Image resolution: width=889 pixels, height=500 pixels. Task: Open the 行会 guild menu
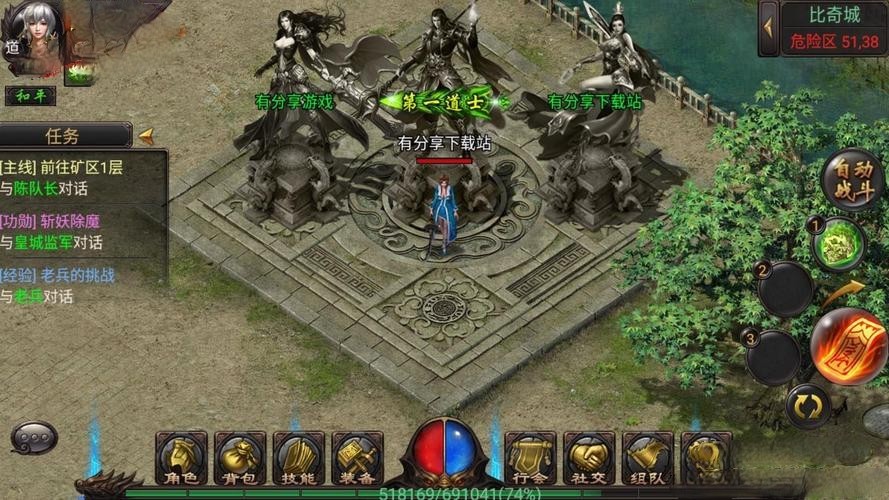[530, 458]
